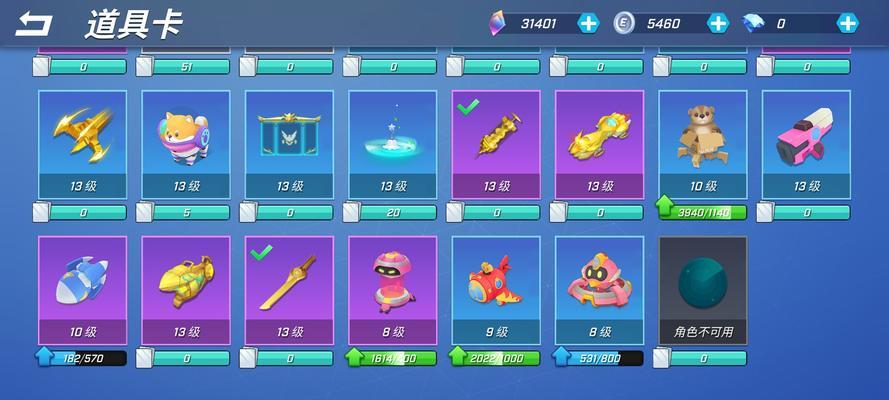Click the greyed-out unavailable character card
The width and height of the screenshot is (889, 400).
[703, 289]
